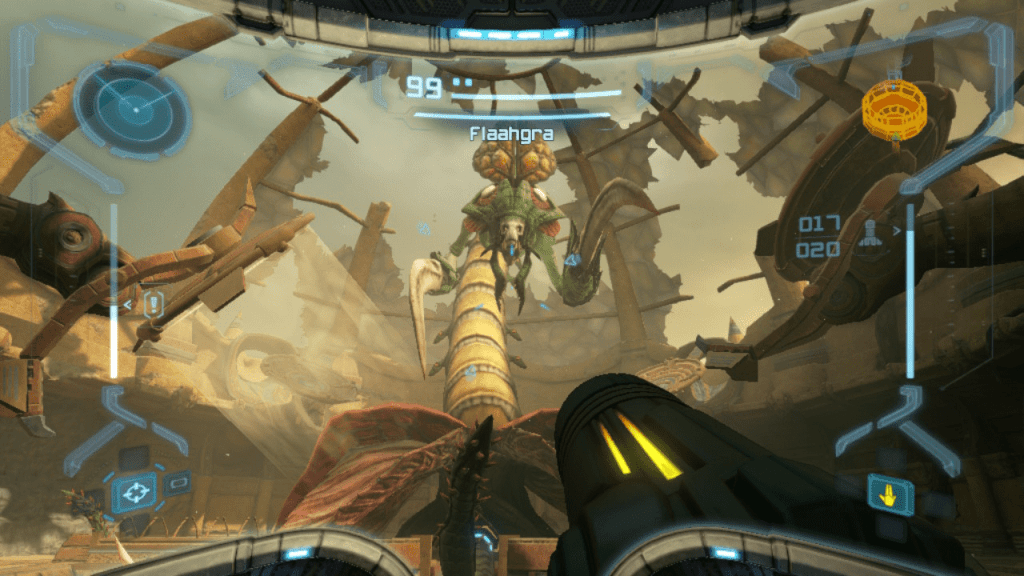The width and height of the screenshot is (1024, 576).
Task: Click the circular enemy radar
Action: tap(131, 109)
